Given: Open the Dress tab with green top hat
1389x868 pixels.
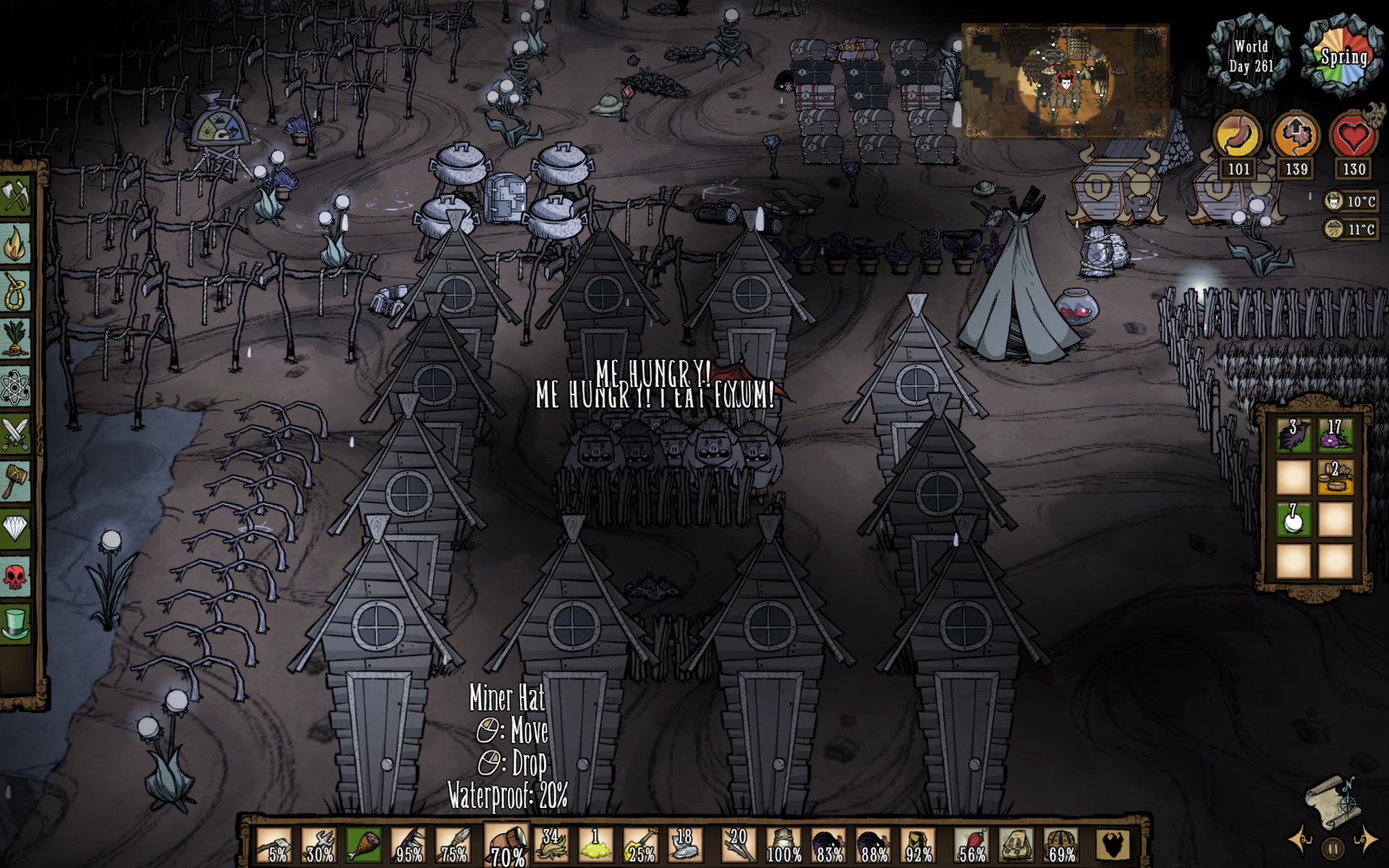Looking at the screenshot, I should tap(15, 624).
